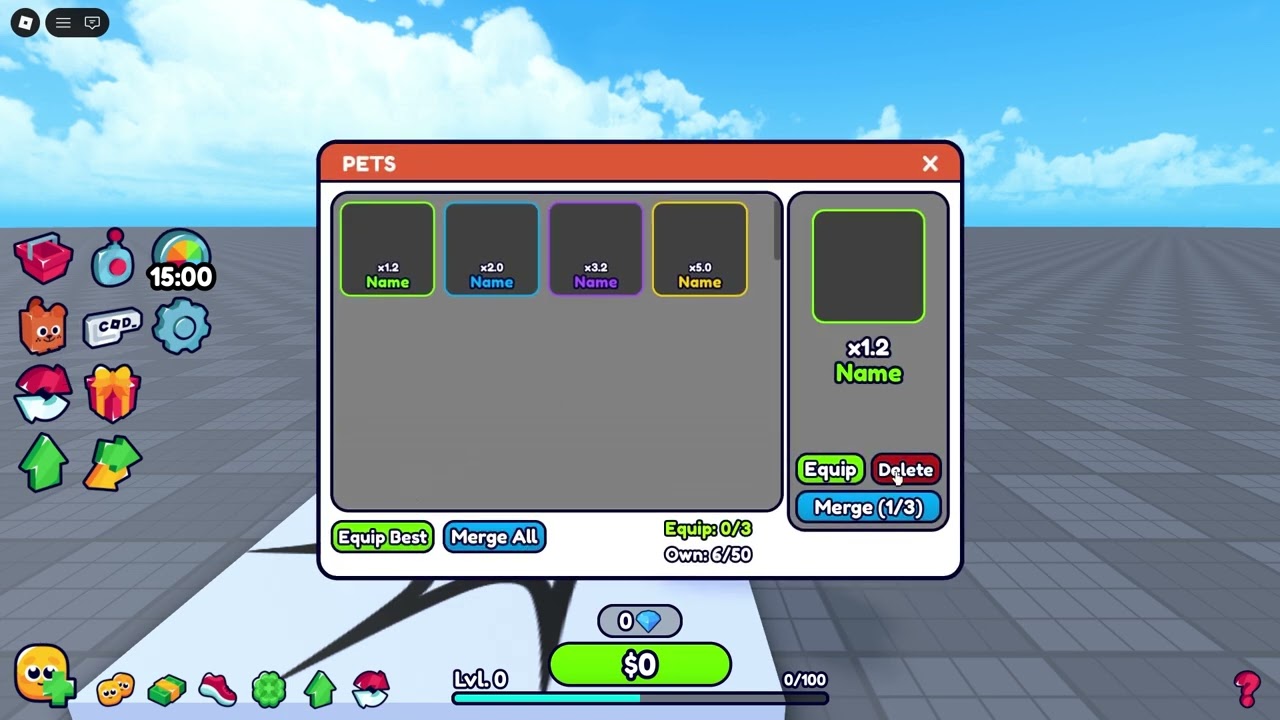The height and width of the screenshot is (720, 1280).
Task: Open the settings gear icon
Action: [180, 327]
